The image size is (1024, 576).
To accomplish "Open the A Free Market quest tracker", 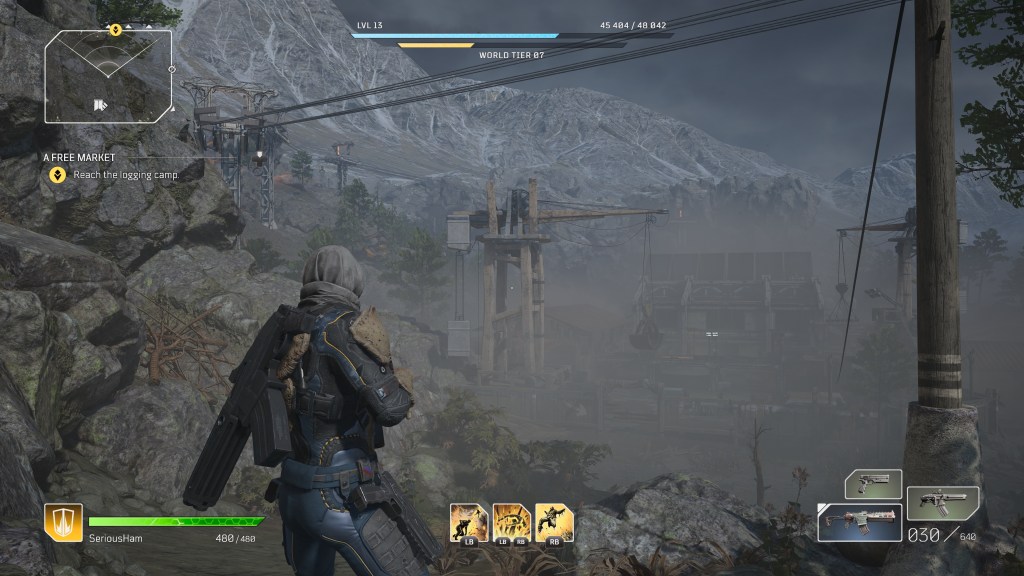I will click(79, 157).
